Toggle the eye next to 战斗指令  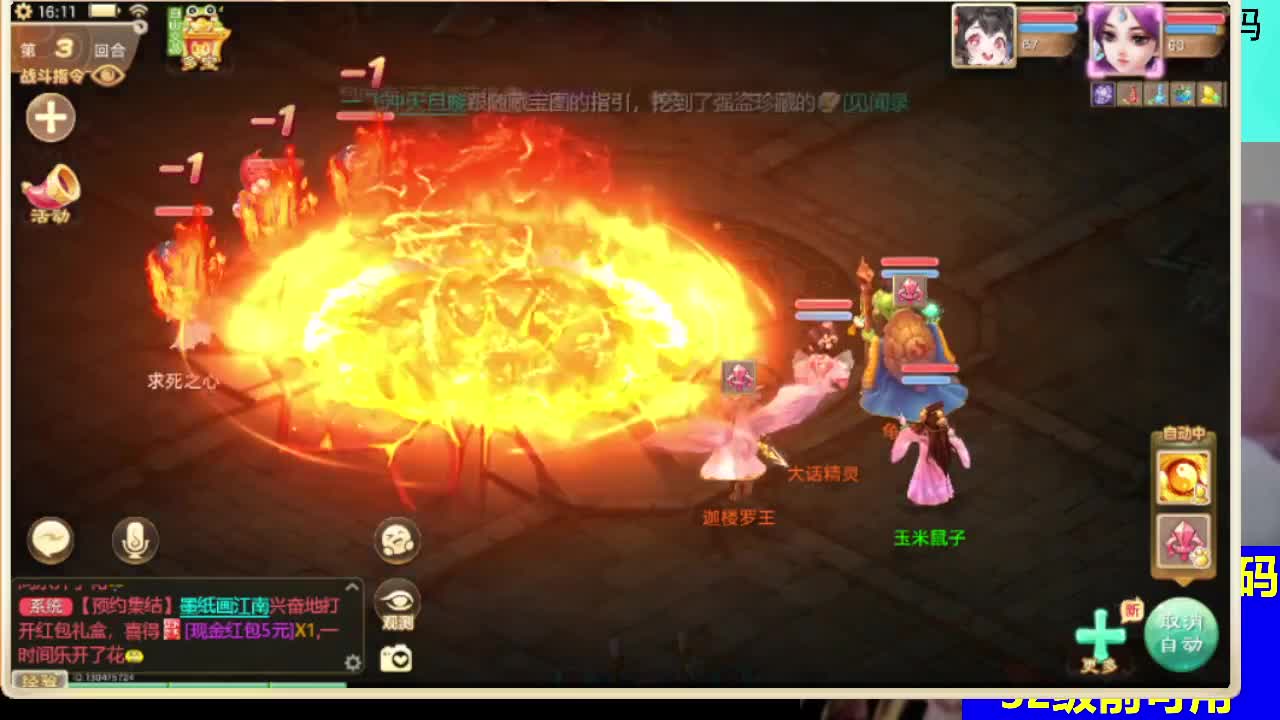coord(106,75)
